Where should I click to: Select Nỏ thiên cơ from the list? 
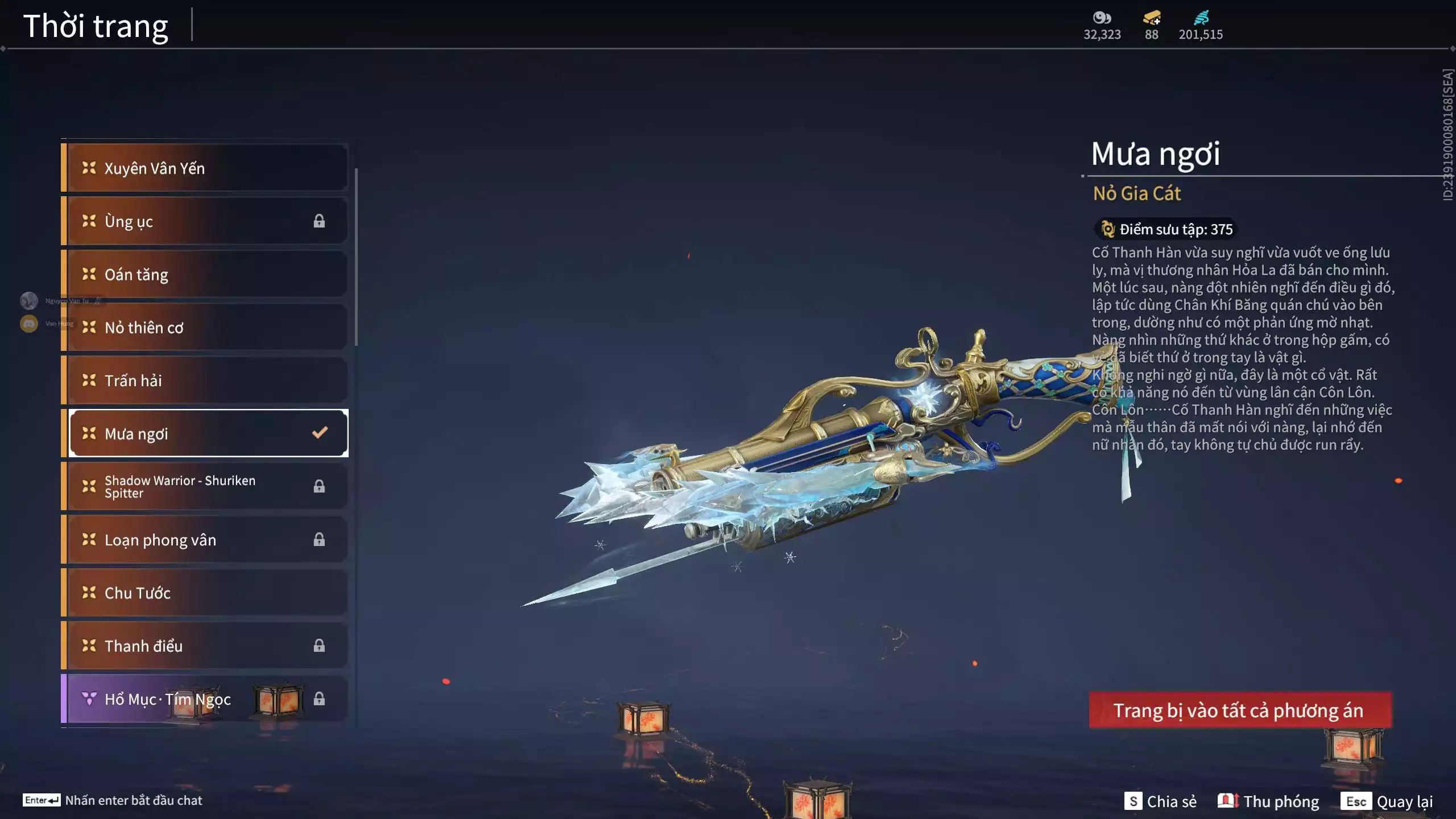click(x=205, y=328)
